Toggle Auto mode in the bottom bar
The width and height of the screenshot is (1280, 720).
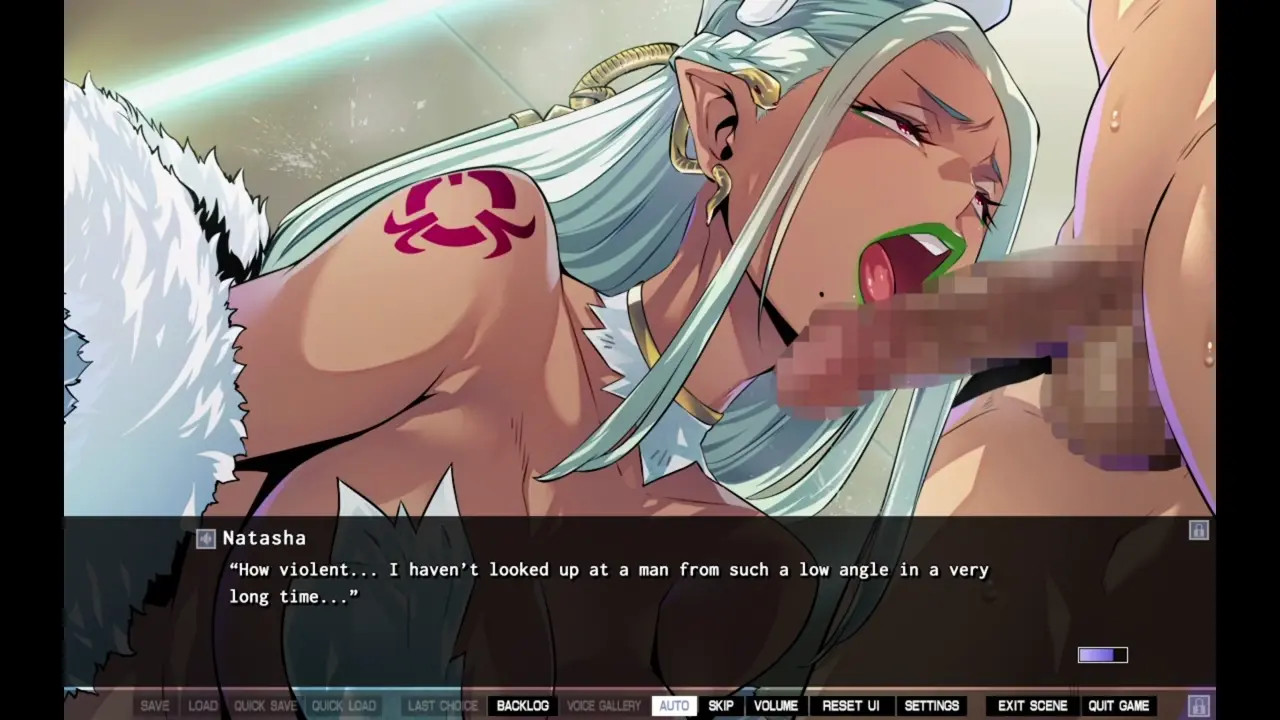(674, 706)
